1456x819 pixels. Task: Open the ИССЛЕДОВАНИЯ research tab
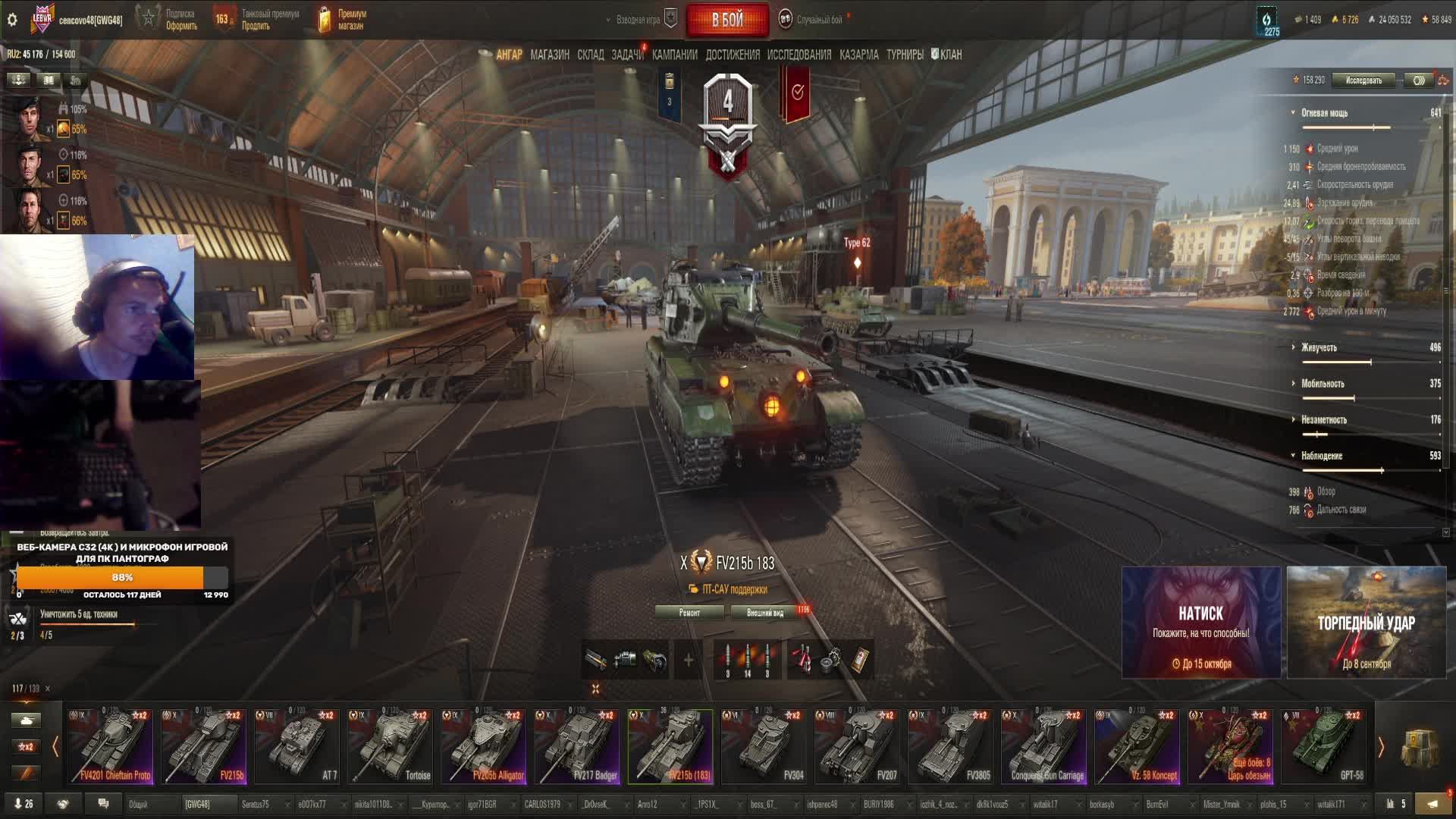click(x=799, y=55)
